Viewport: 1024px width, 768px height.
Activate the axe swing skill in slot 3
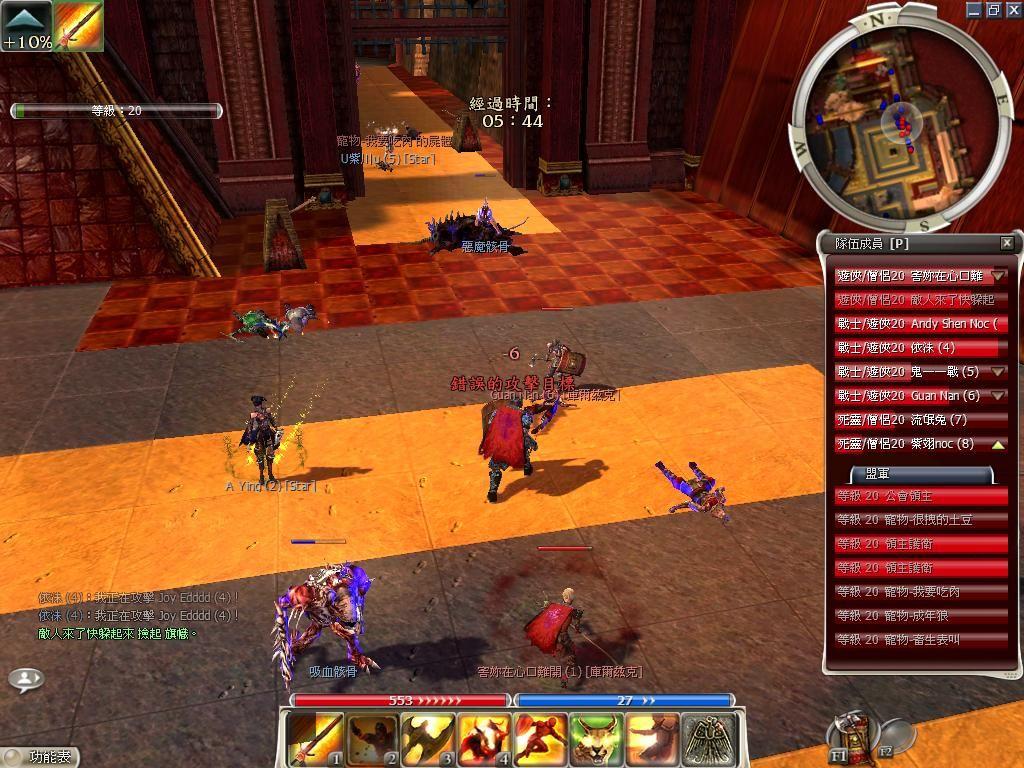click(x=428, y=738)
